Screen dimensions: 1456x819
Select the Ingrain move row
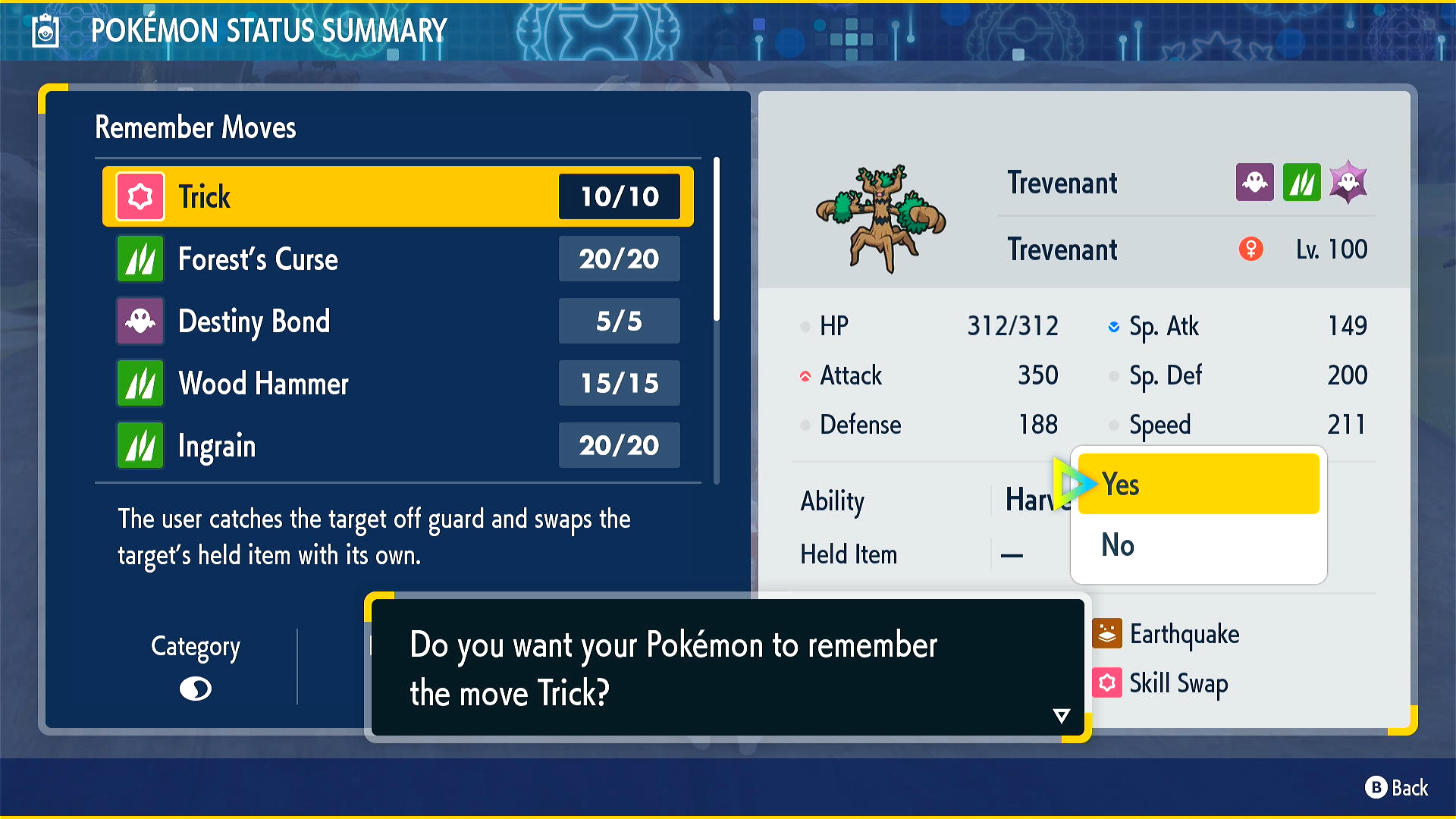398,446
